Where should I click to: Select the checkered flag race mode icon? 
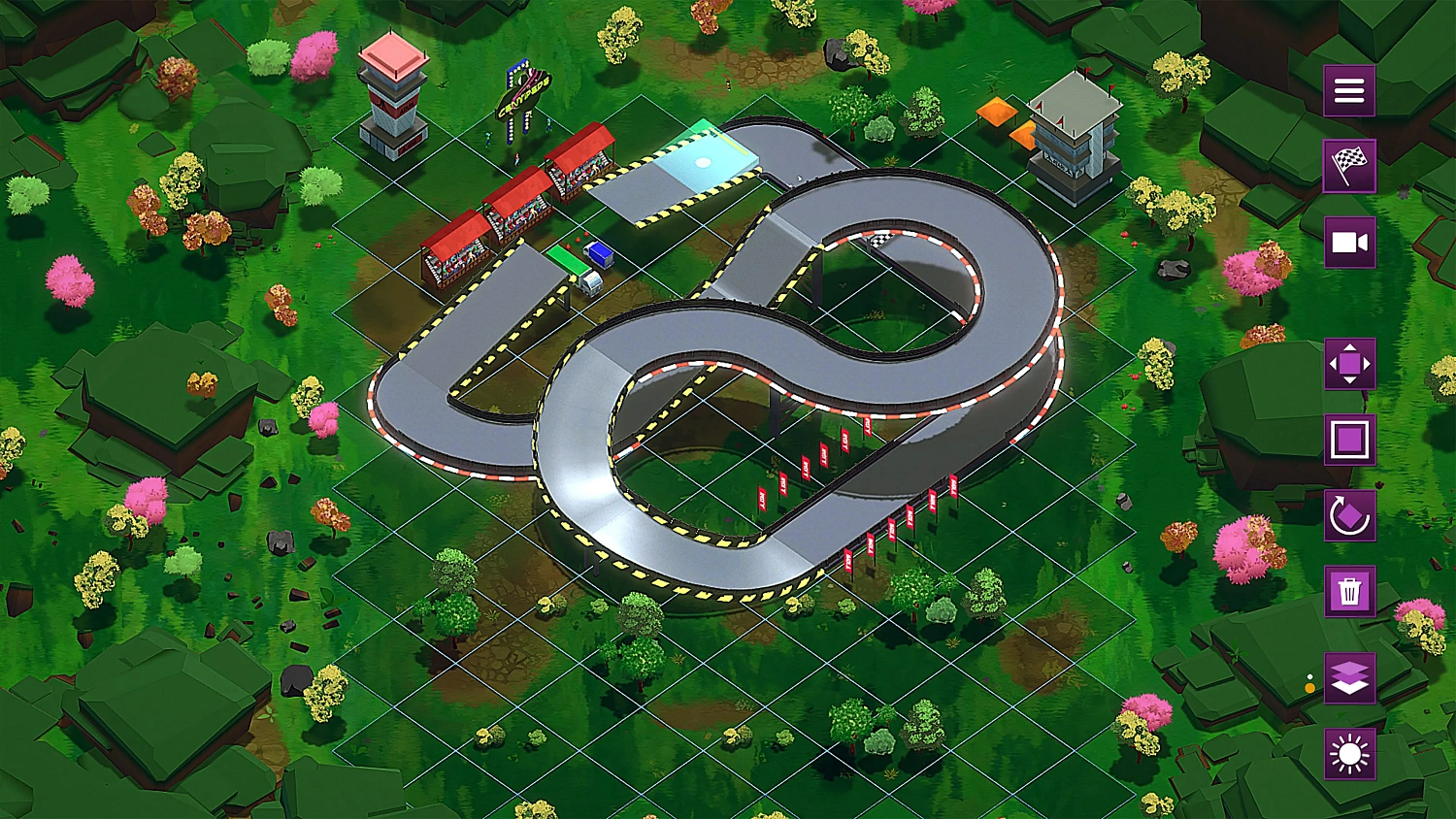[1349, 165]
